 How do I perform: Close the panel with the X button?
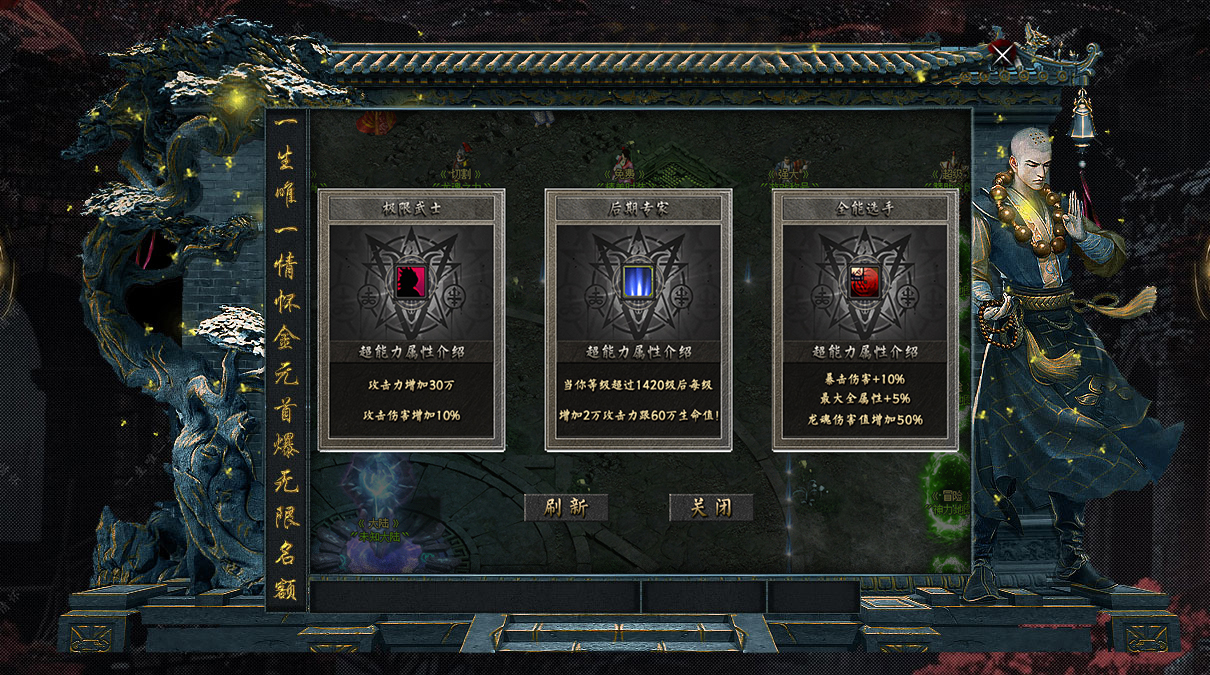click(x=1003, y=56)
